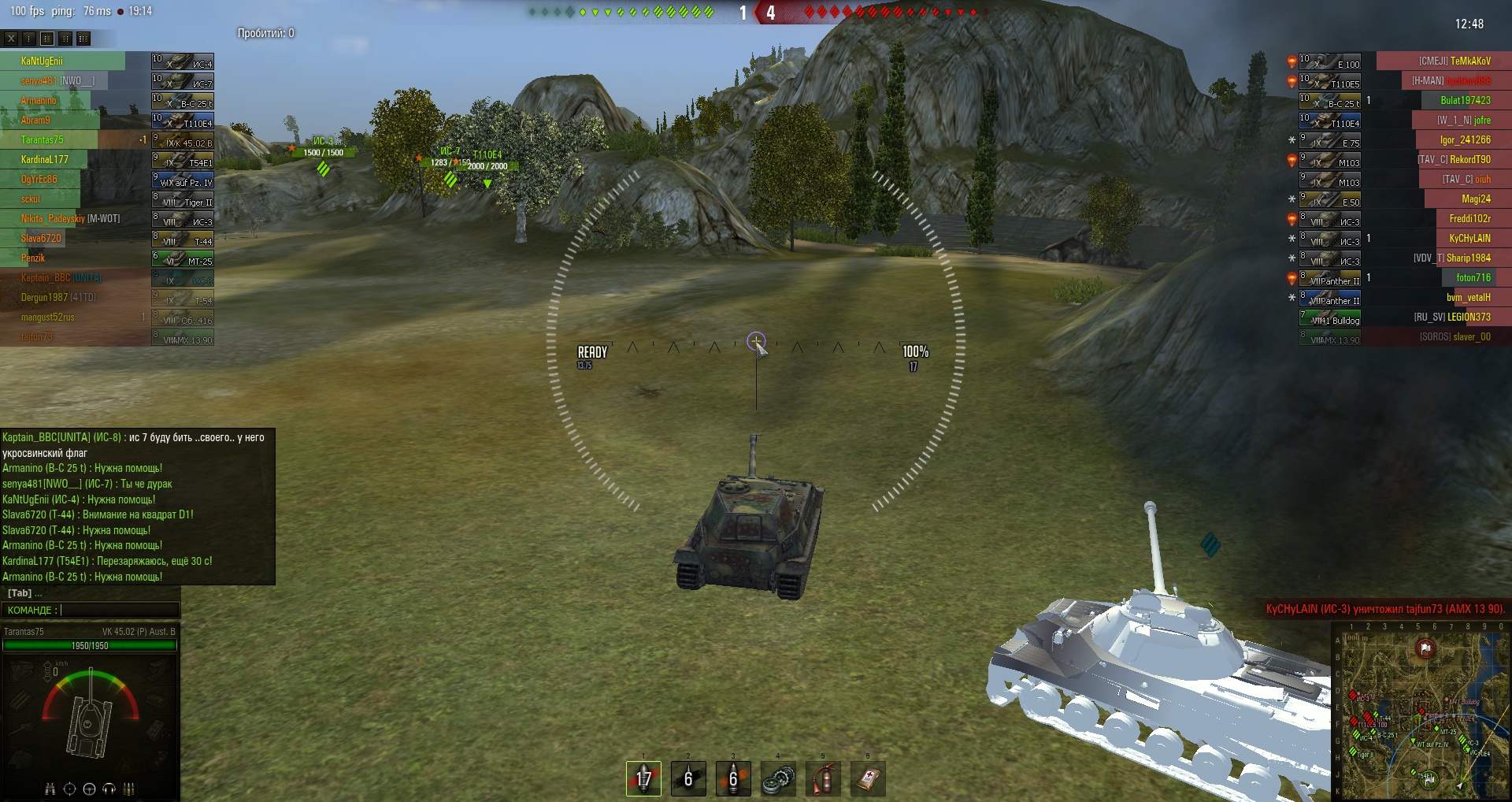Switch to the orange-striped shell with 6 rounds
Viewport: 1512px width, 802px height.
coord(733,778)
